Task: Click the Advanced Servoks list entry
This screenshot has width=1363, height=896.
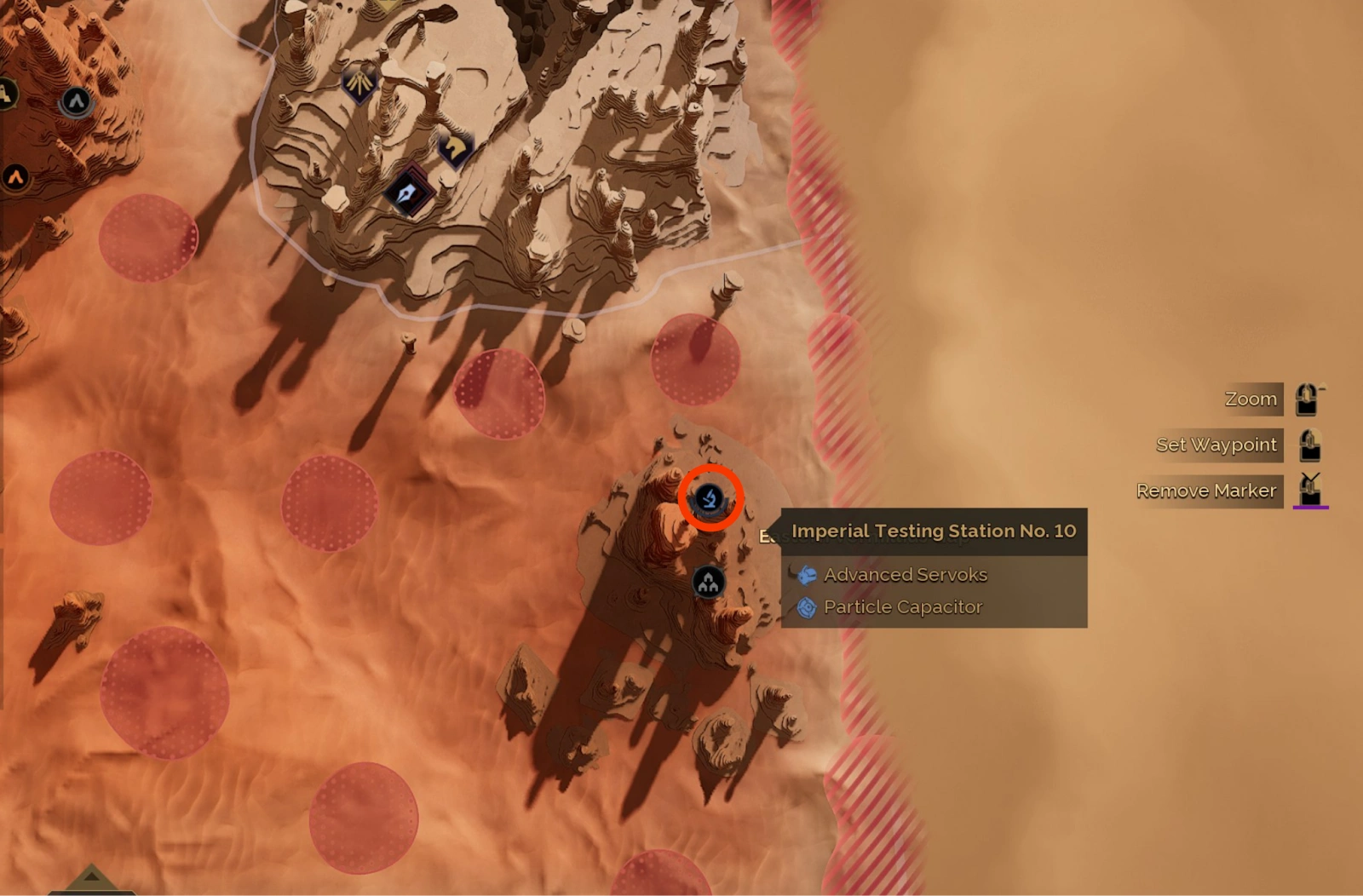Action: tap(906, 575)
